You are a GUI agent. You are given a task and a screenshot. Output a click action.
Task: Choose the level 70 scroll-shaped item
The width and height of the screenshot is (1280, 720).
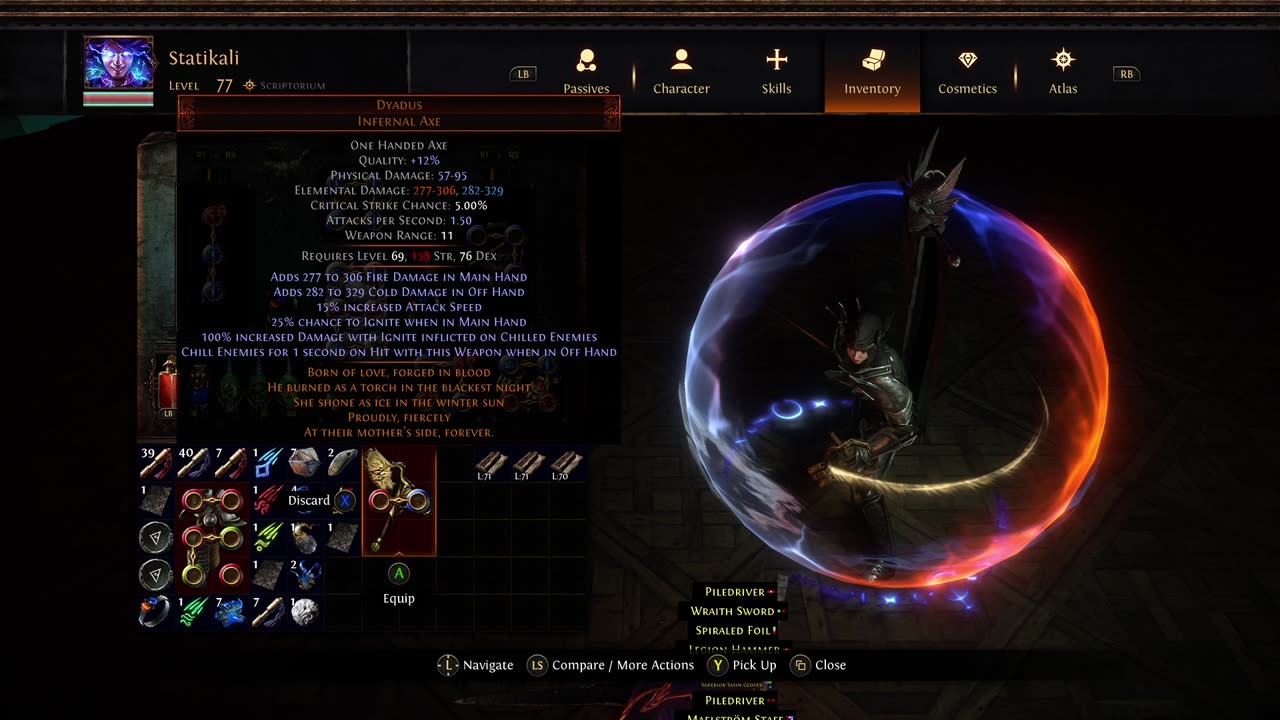(x=566, y=464)
